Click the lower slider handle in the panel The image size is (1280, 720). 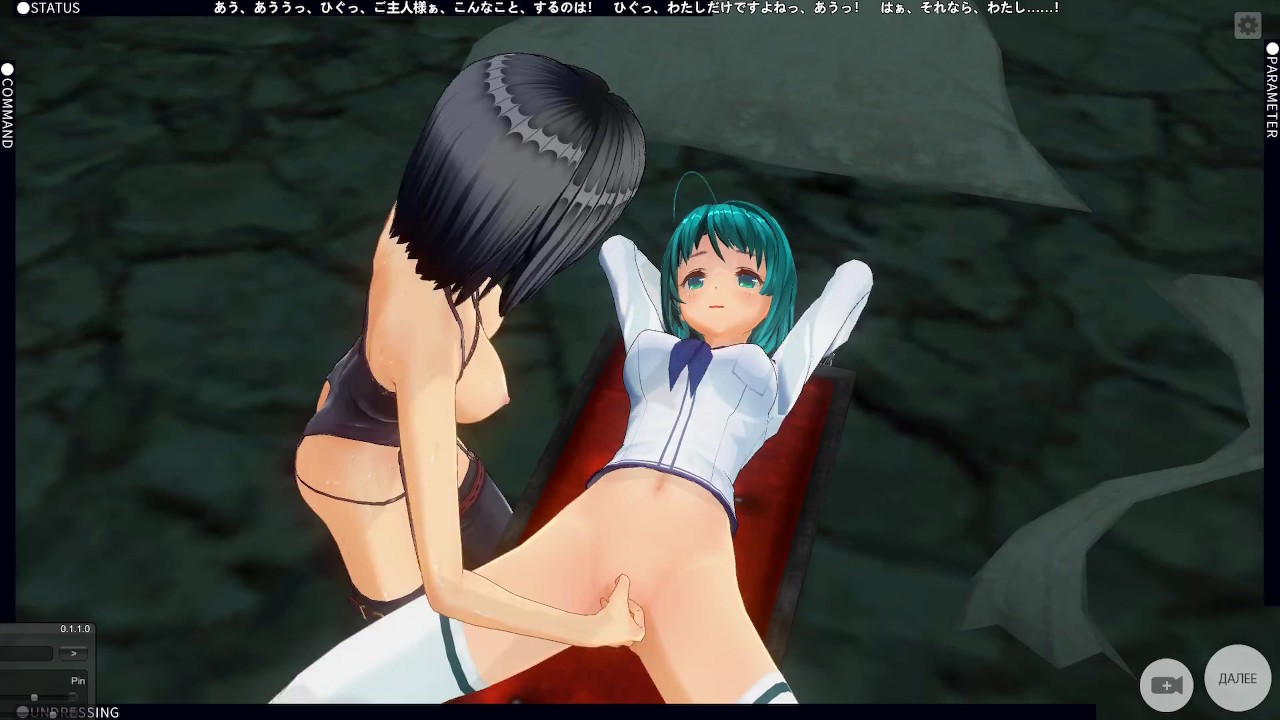pos(53,715)
